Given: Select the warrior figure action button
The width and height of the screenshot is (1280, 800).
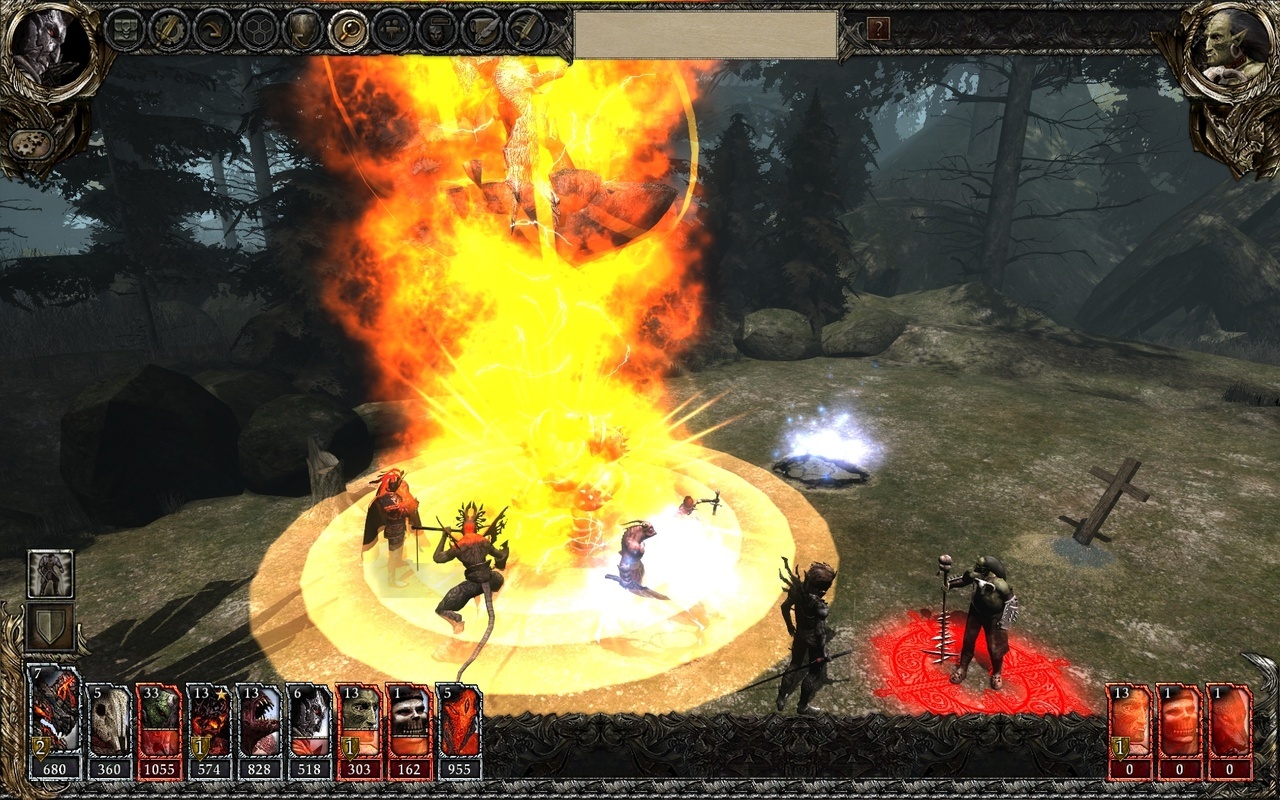Looking at the screenshot, I should 50,574.
